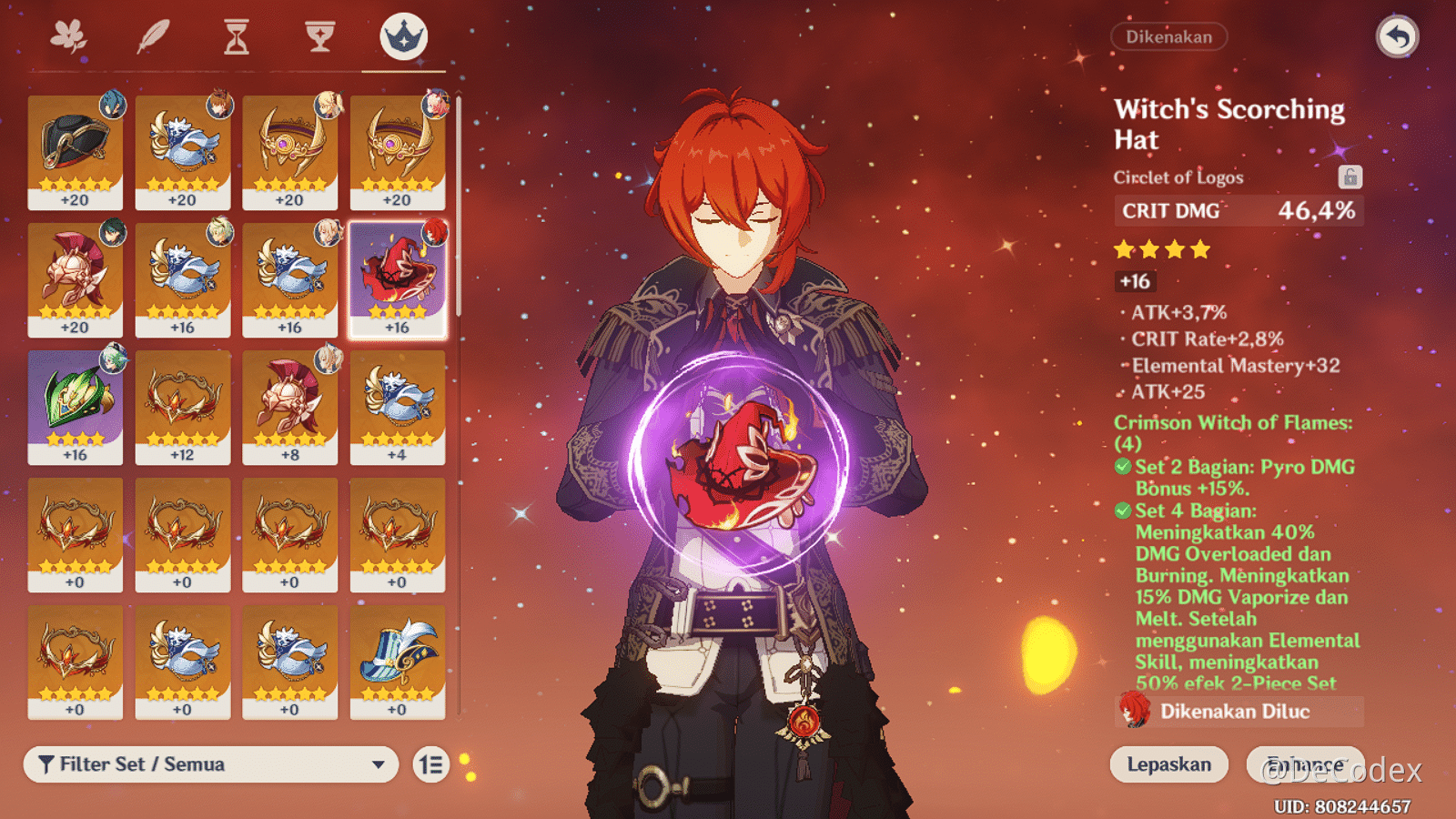This screenshot has height=819, width=1456.
Task: Open the Sands of Eon hourglass tab
Action: pos(237,38)
